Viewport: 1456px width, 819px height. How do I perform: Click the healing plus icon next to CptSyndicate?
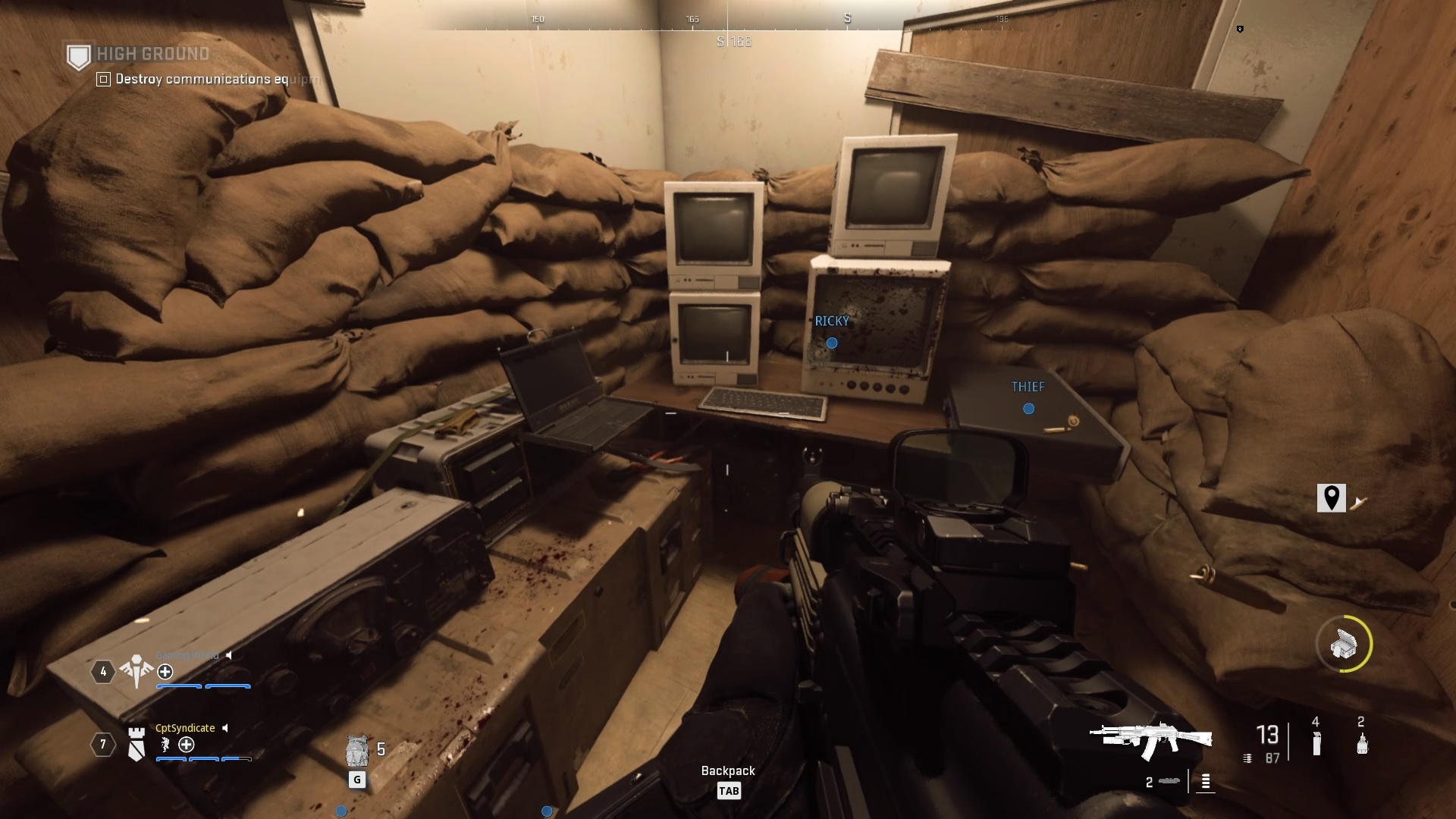pos(187,744)
